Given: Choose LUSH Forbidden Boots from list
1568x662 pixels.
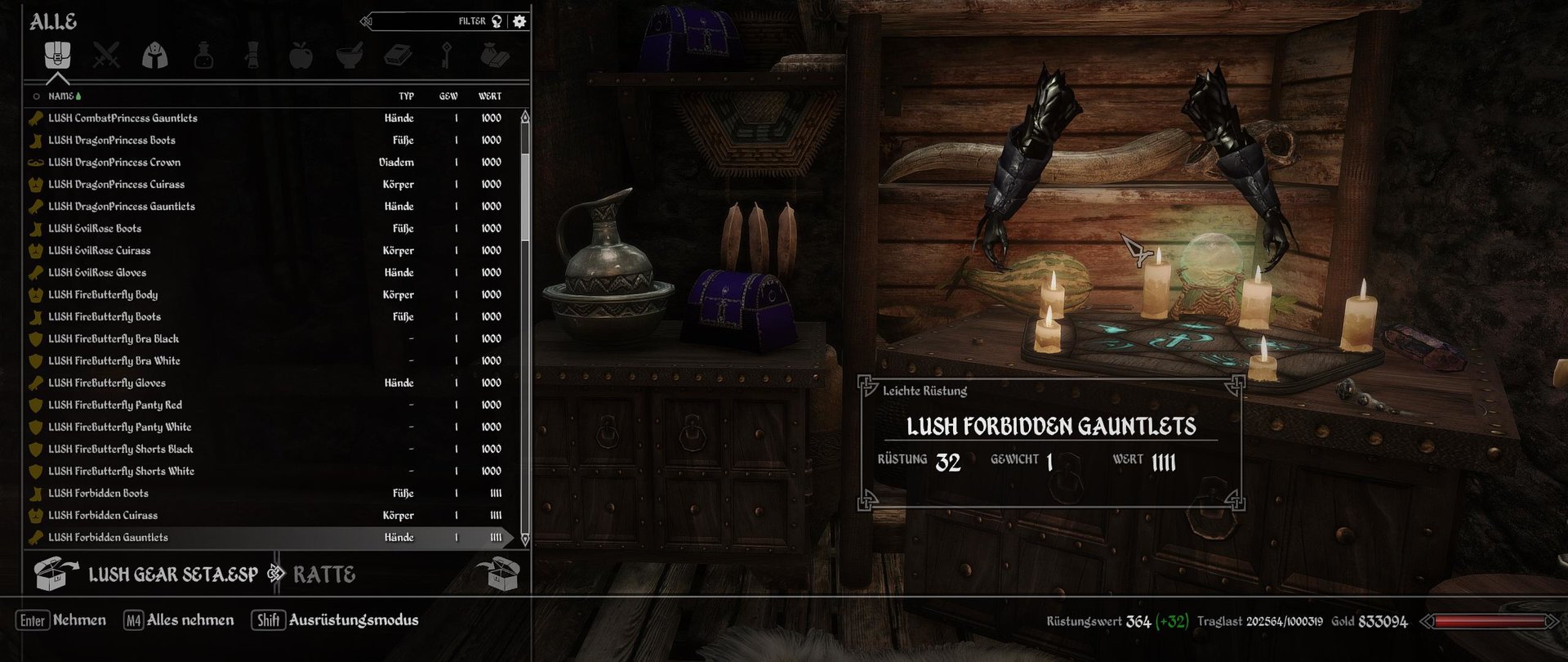Looking at the screenshot, I should tap(98, 494).
